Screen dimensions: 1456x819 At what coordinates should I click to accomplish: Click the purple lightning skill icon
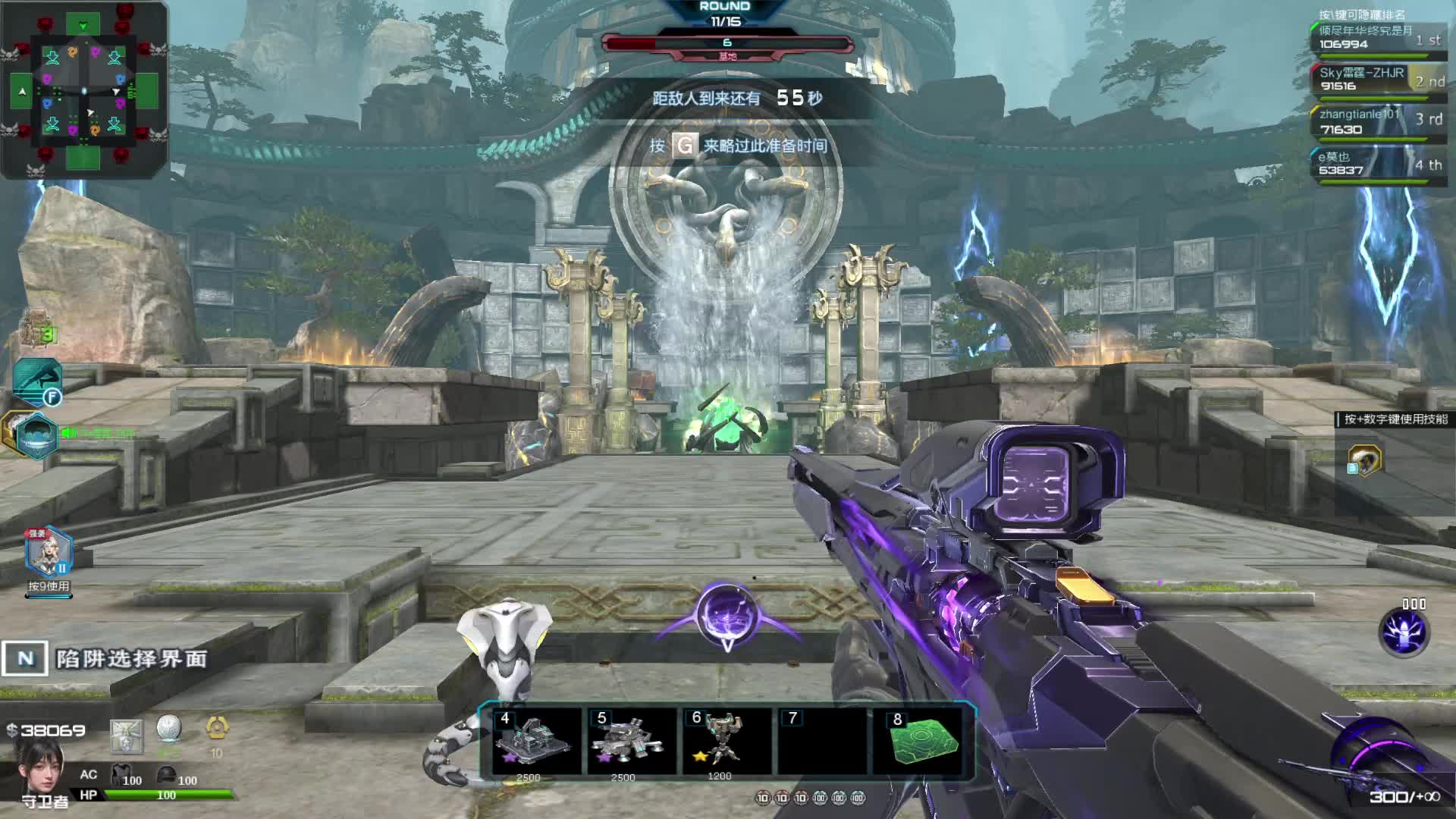(x=1404, y=632)
